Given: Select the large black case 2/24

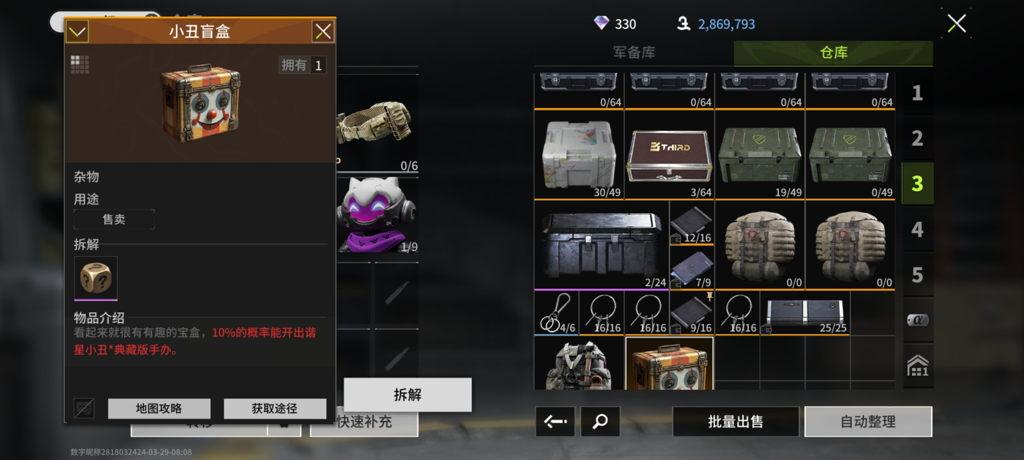Looking at the screenshot, I should [x=600, y=245].
